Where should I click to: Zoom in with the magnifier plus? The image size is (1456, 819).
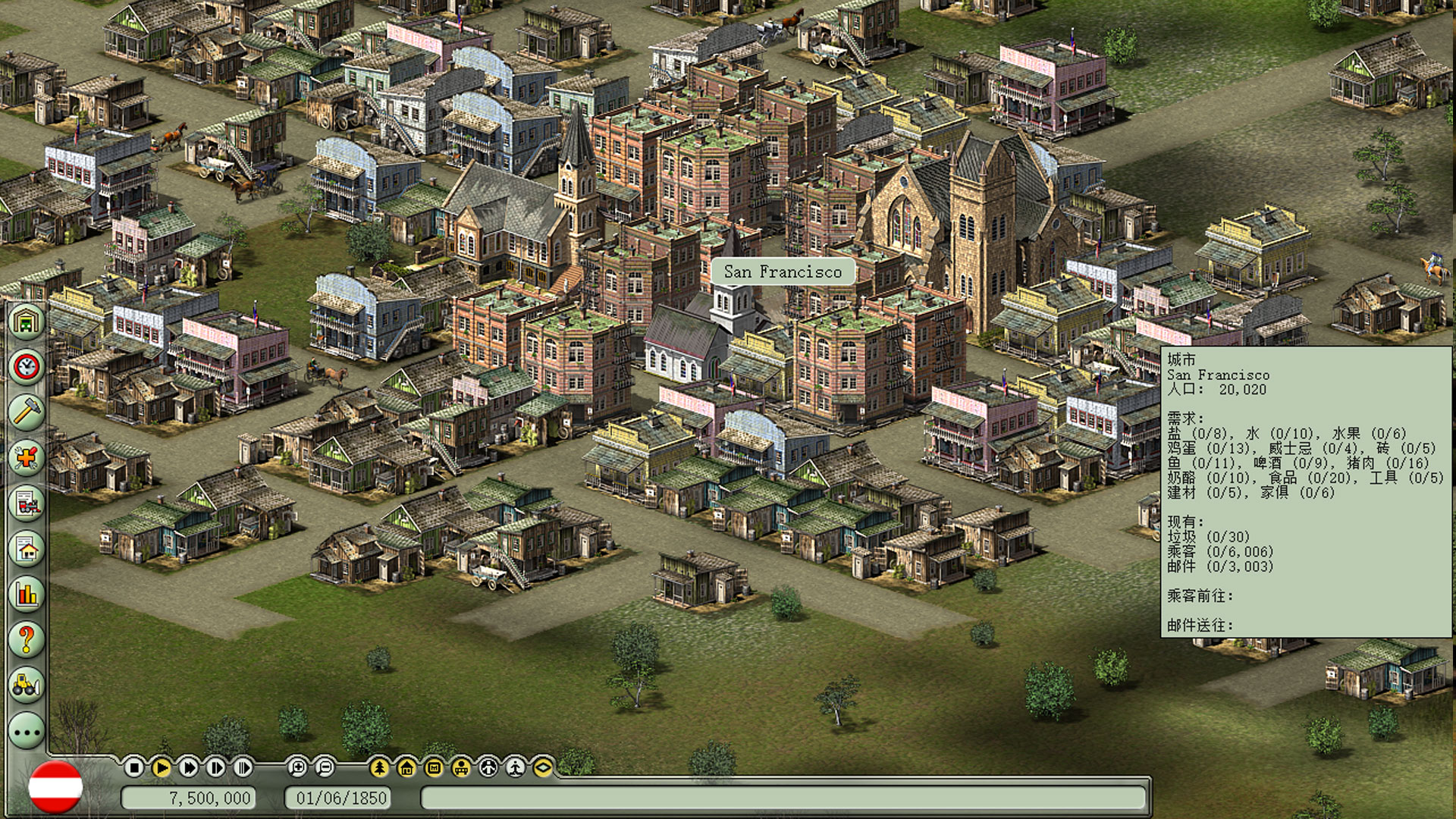297,768
